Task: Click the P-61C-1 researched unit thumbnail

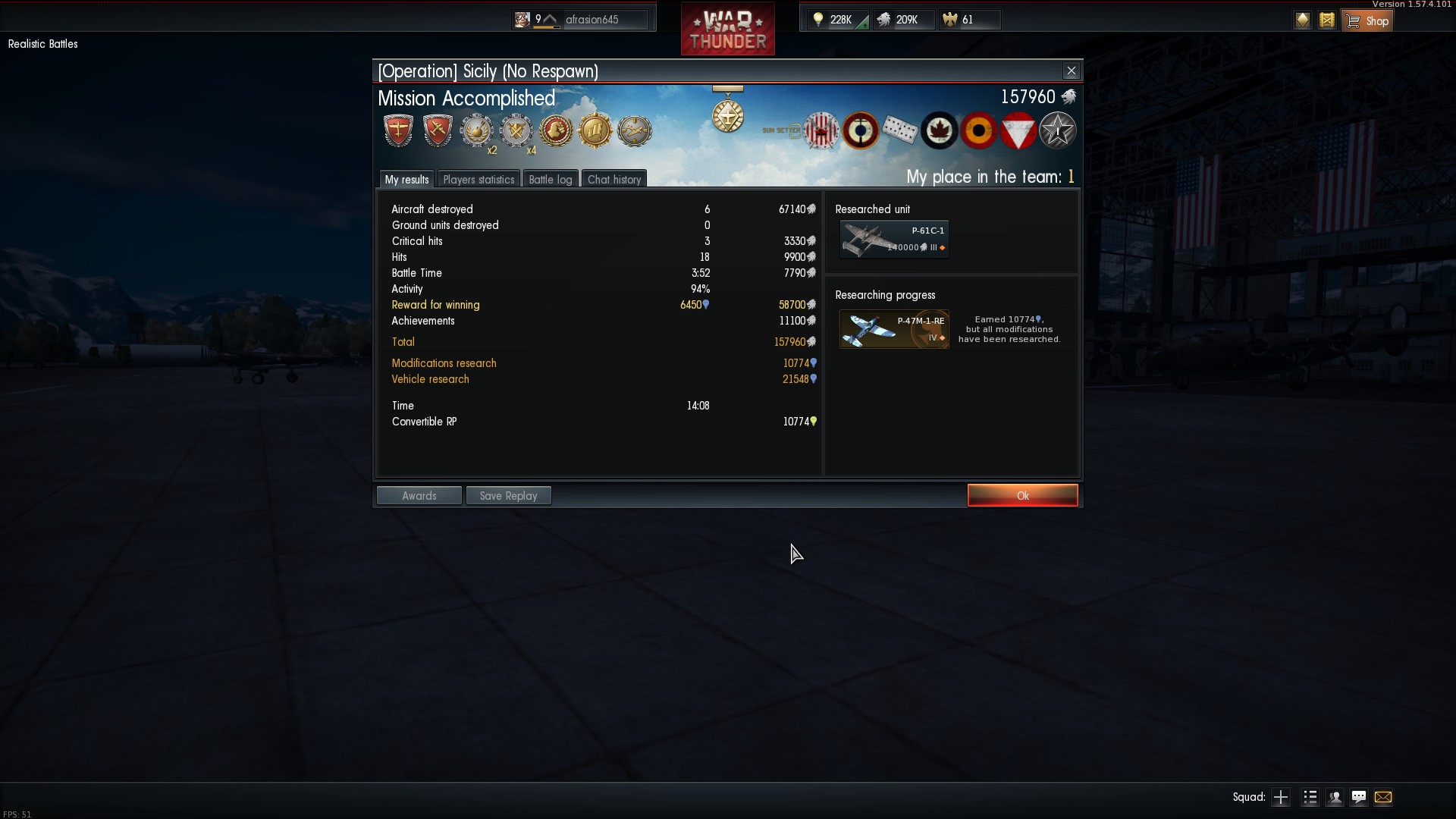Action: click(x=894, y=239)
